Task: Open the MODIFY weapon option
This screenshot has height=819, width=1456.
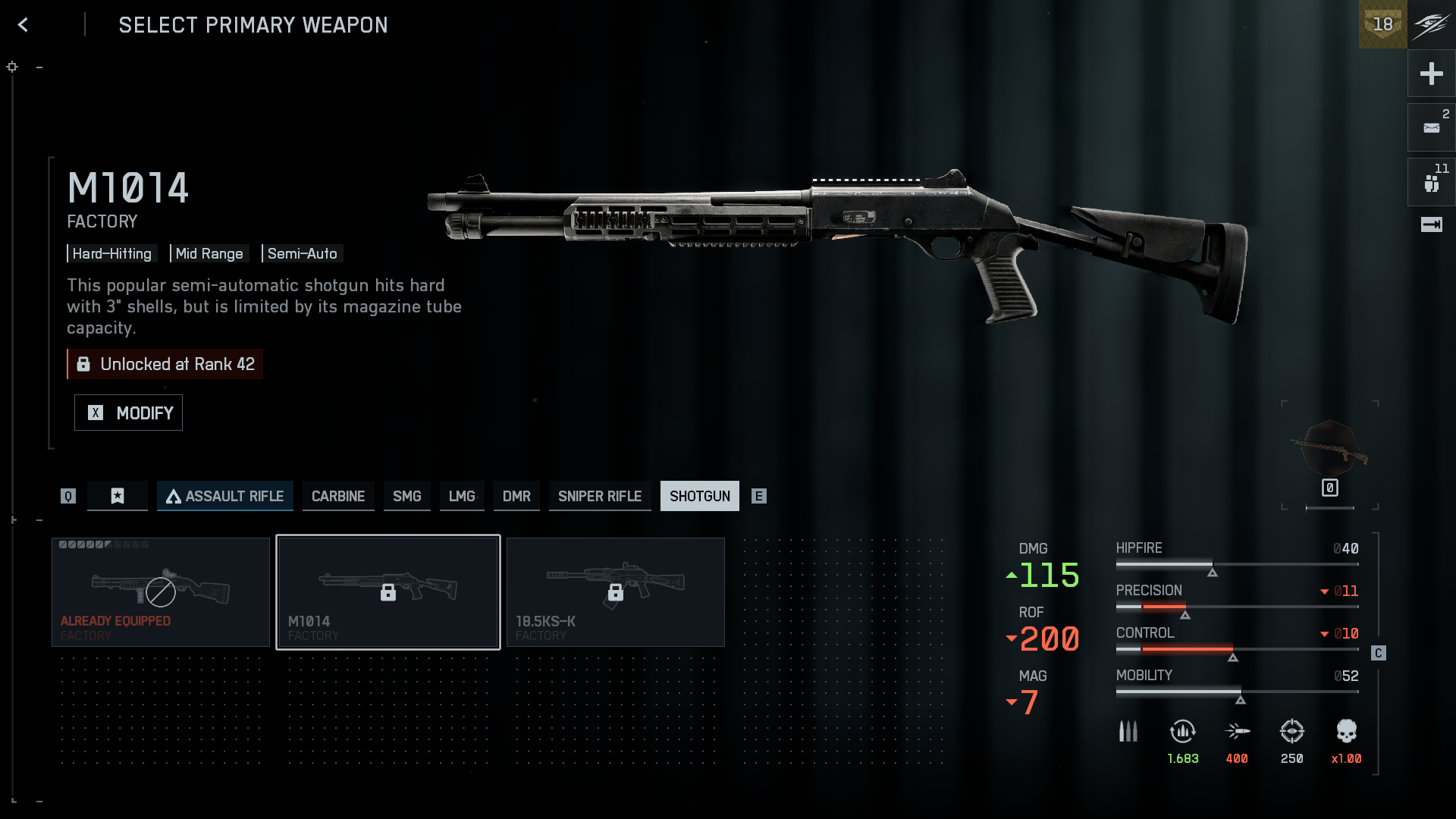Action: pyautogui.click(x=128, y=413)
